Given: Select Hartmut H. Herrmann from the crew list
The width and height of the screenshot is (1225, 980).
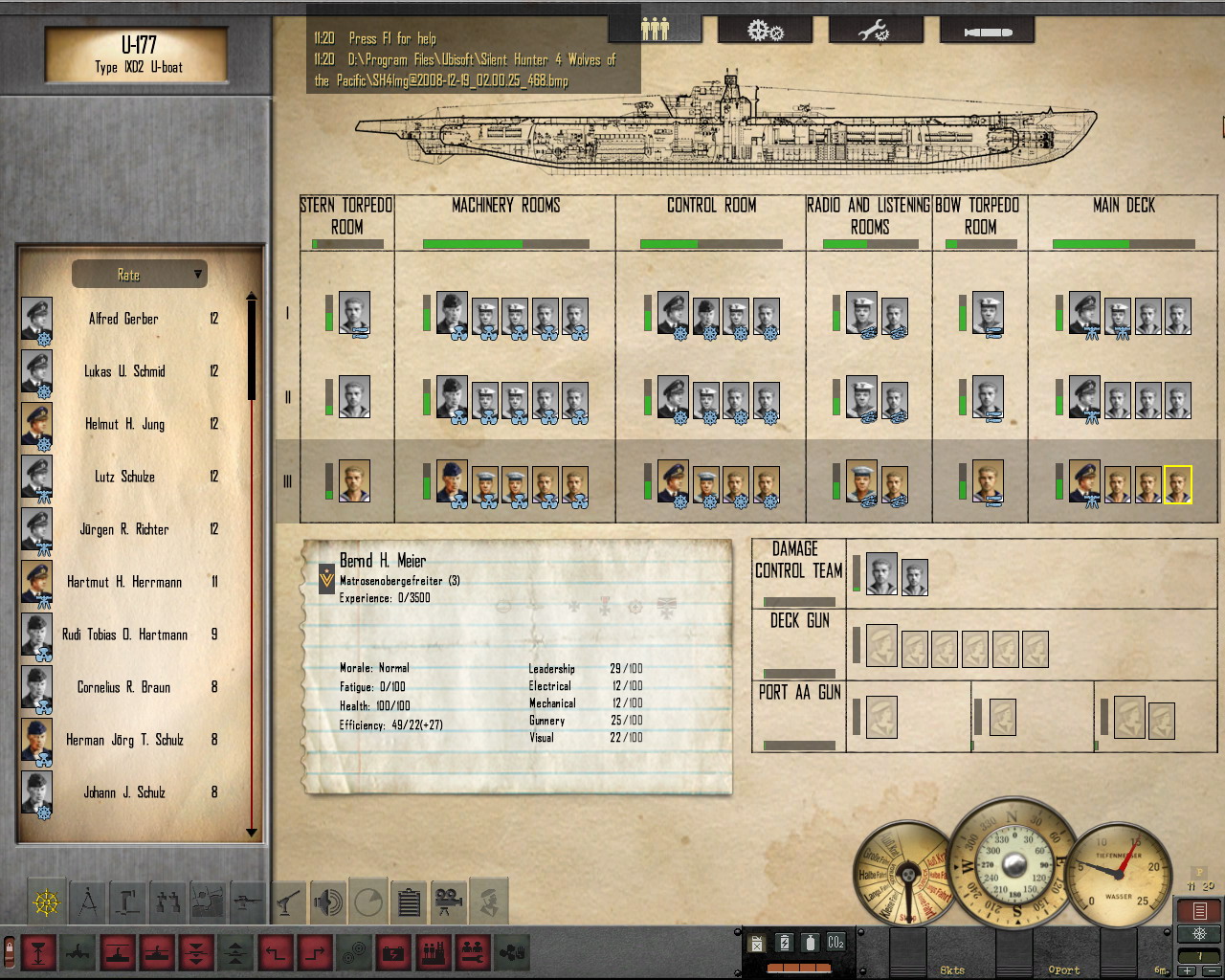Looking at the screenshot, I should (123, 582).
